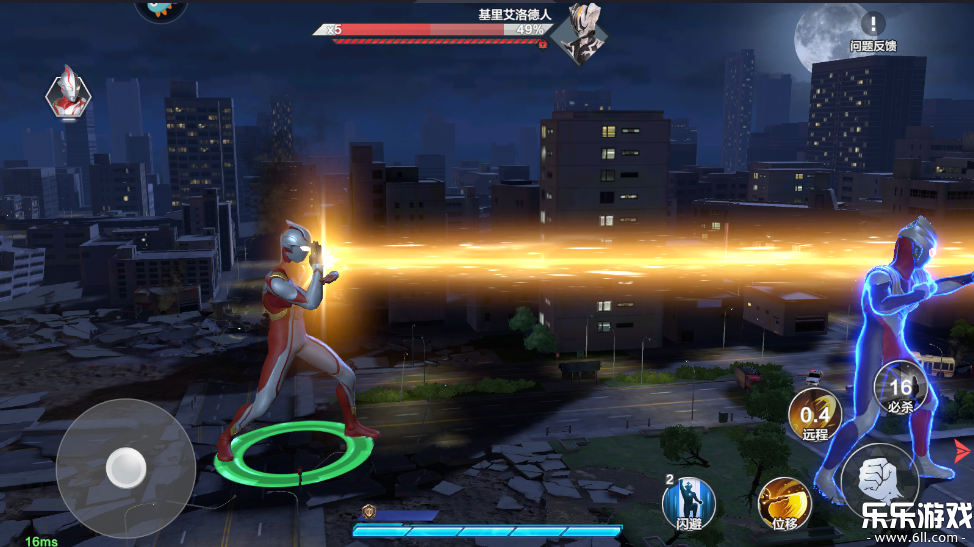Click the teal bird mascot icon

(x=160, y=9)
